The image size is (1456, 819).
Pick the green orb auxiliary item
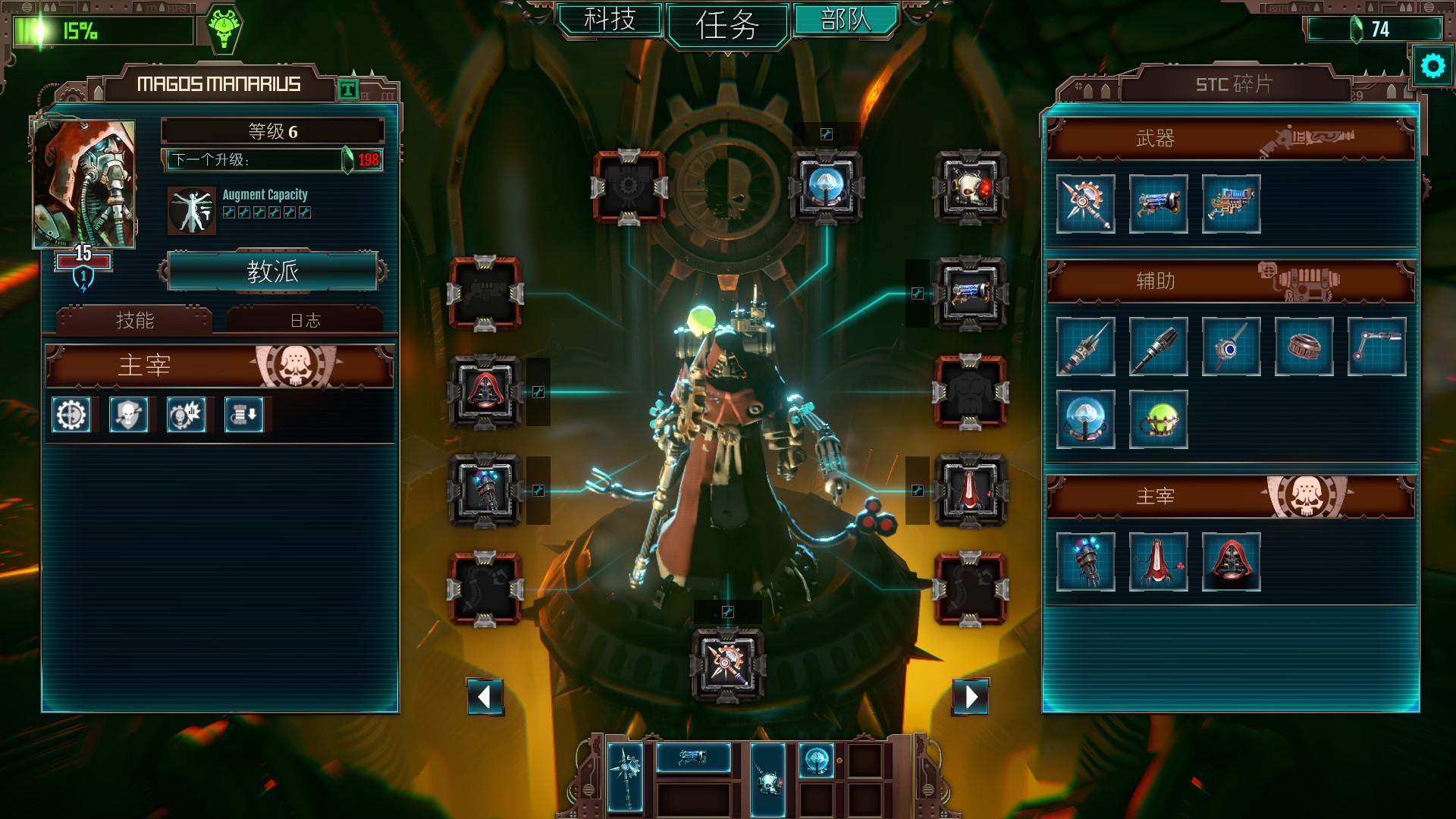point(1158,419)
